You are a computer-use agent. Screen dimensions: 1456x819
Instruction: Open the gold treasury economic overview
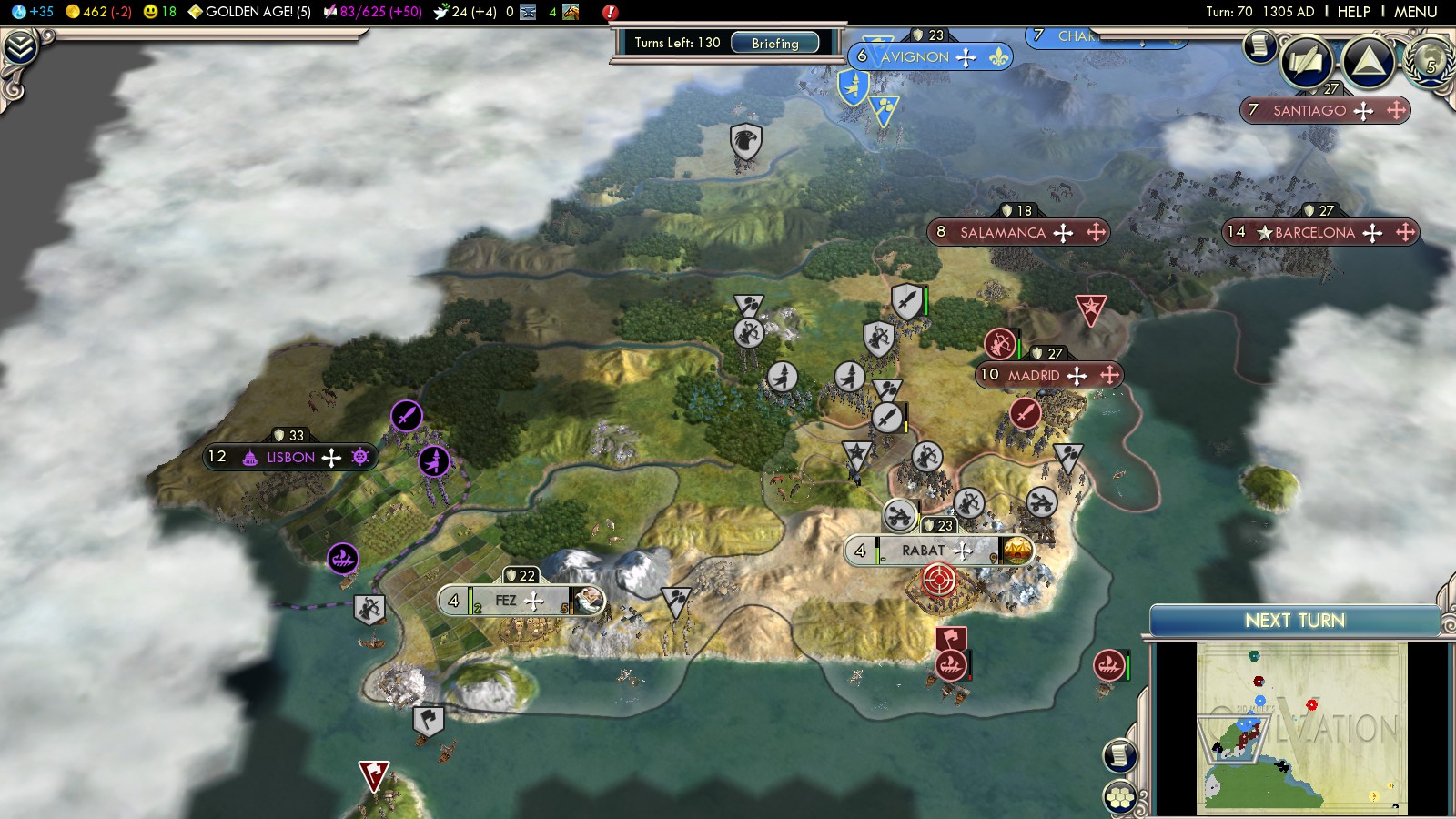(x=98, y=12)
